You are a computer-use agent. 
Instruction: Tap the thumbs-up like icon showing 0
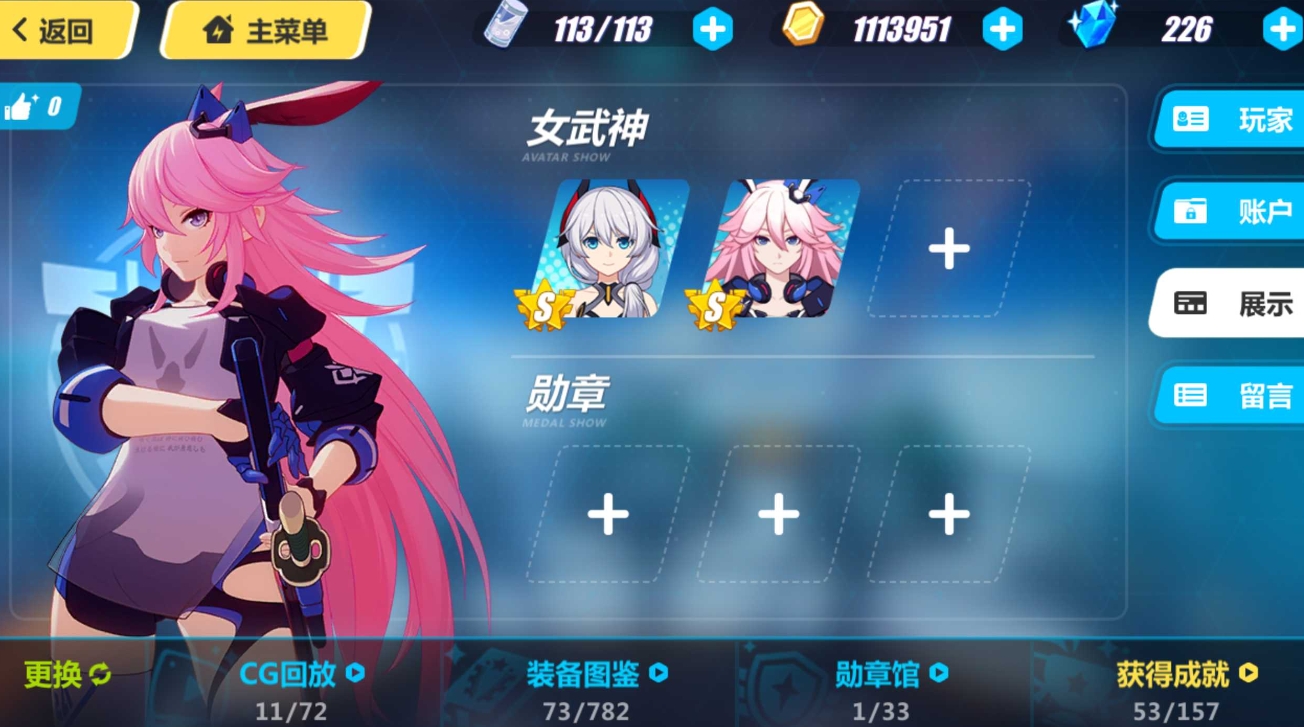coord(40,104)
